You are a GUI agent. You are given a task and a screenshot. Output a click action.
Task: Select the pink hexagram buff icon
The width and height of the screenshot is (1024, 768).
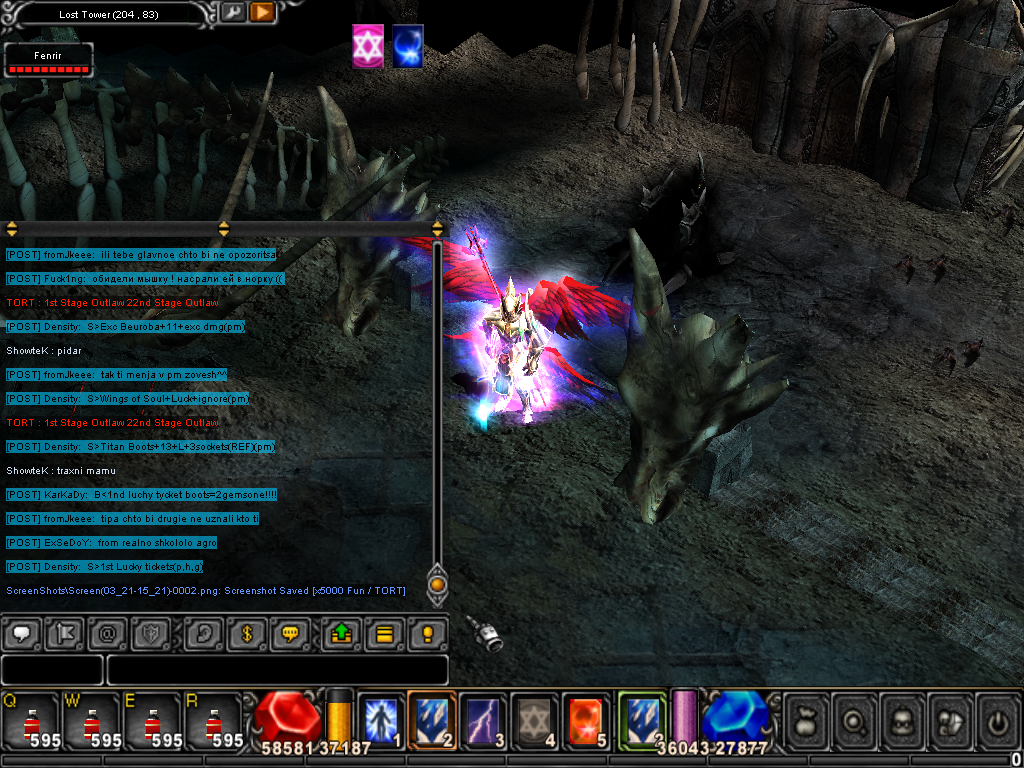[x=368, y=47]
